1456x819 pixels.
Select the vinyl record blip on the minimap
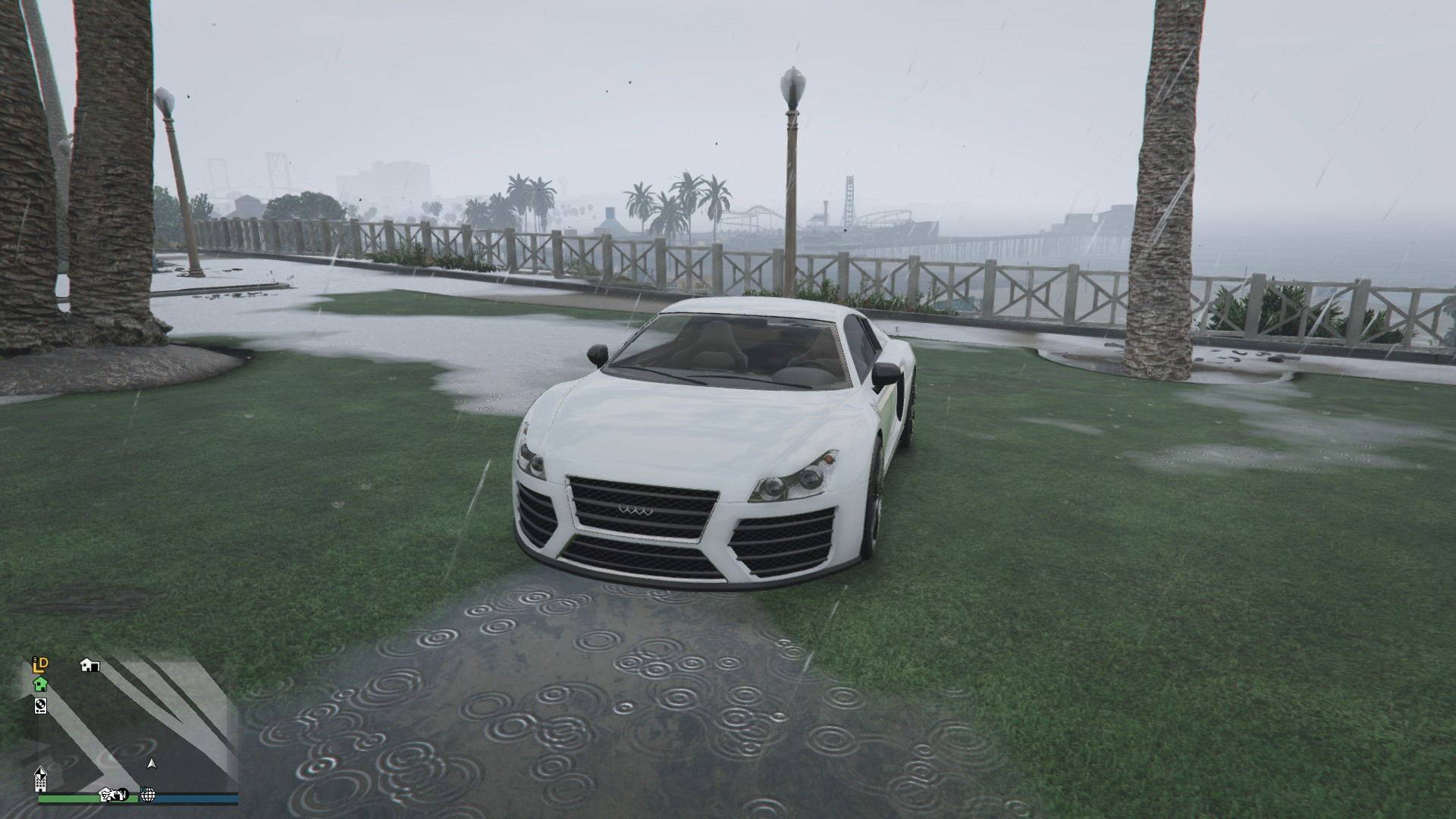[x=40, y=706]
